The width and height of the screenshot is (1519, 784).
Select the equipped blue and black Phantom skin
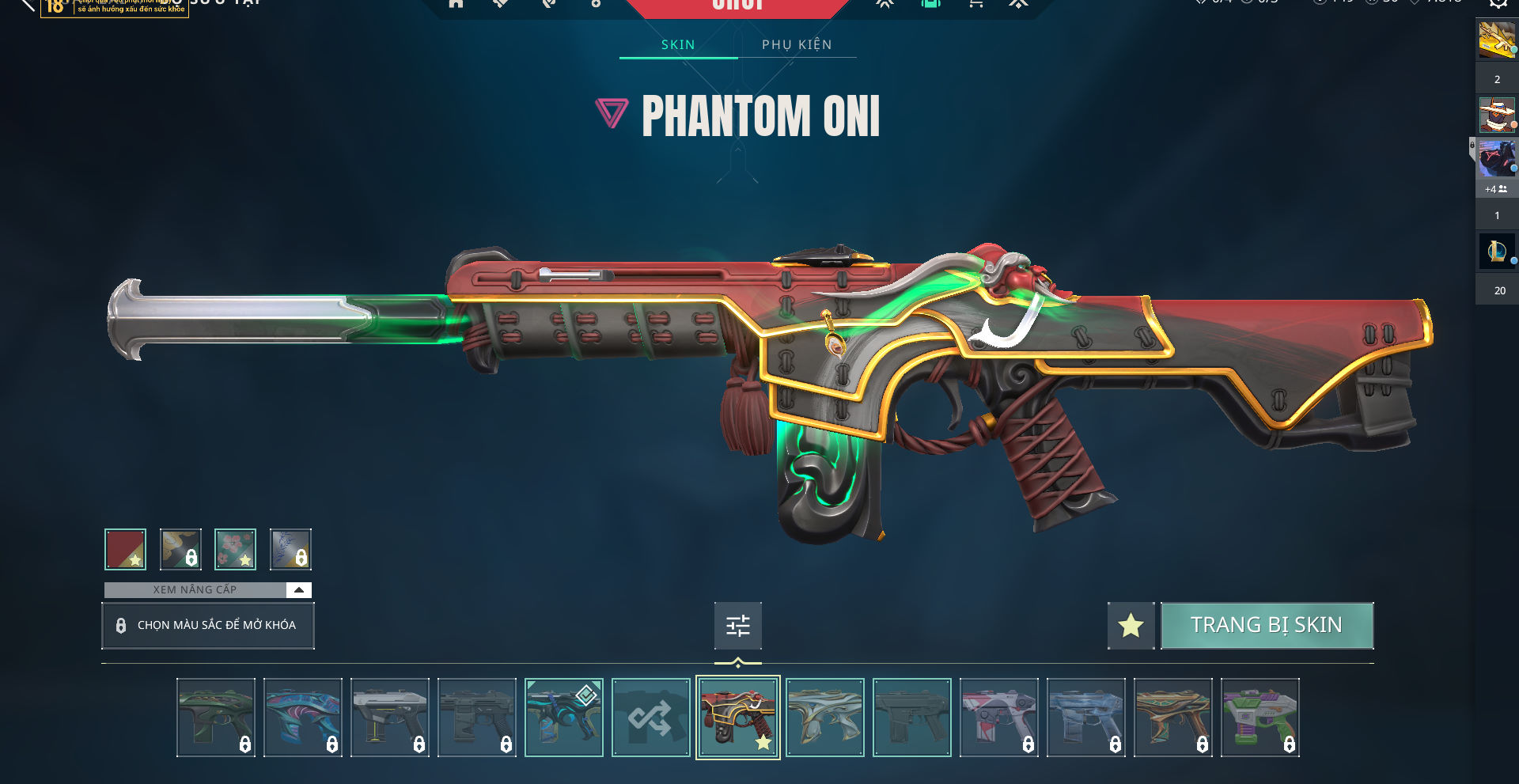click(x=563, y=718)
